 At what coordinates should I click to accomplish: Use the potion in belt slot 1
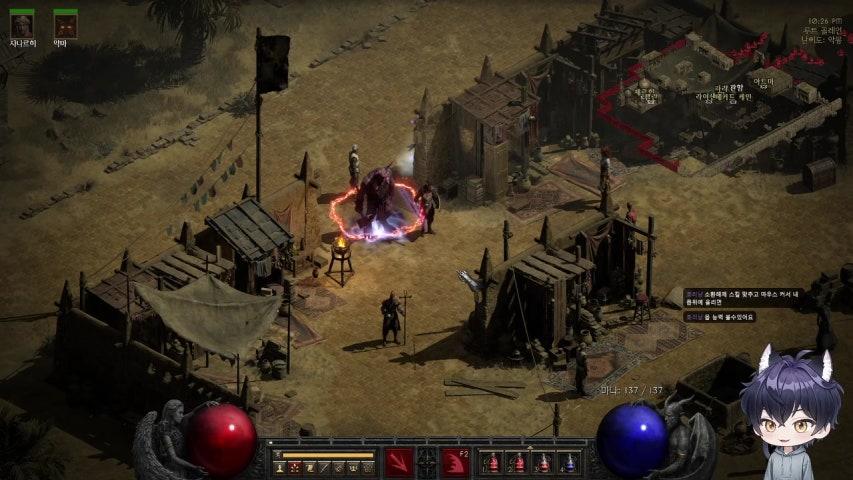coord(492,462)
